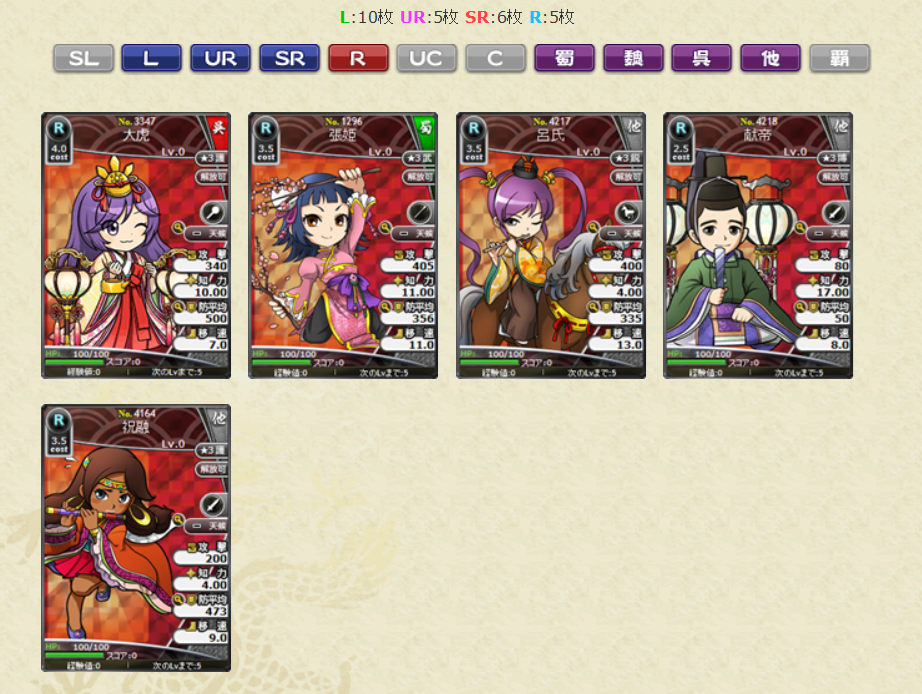The width and height of the screenshot is (922, 694).
Task: Toggle the SL rarity filter
Action: (83, 59)
